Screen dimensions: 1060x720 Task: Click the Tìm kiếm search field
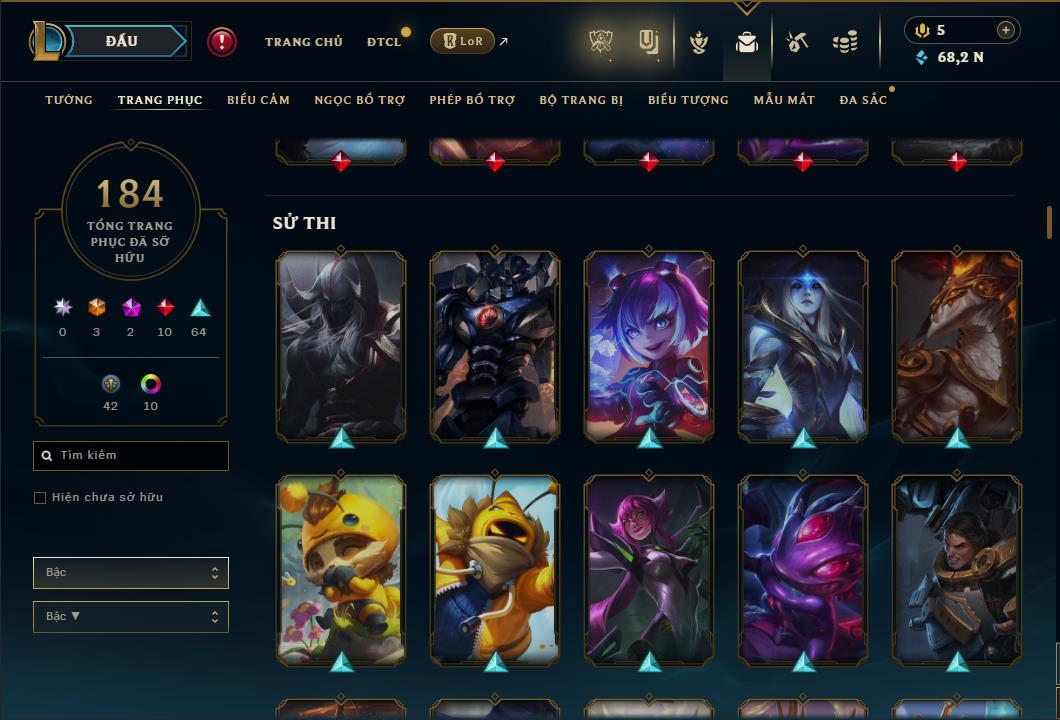(131, 456)
